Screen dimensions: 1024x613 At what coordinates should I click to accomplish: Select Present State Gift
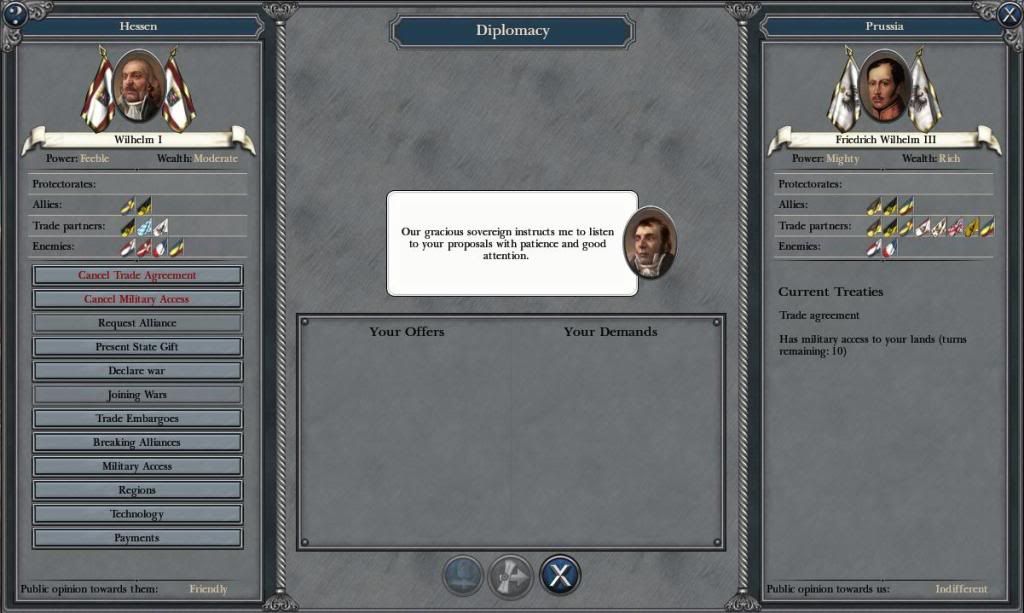(137, 347)
